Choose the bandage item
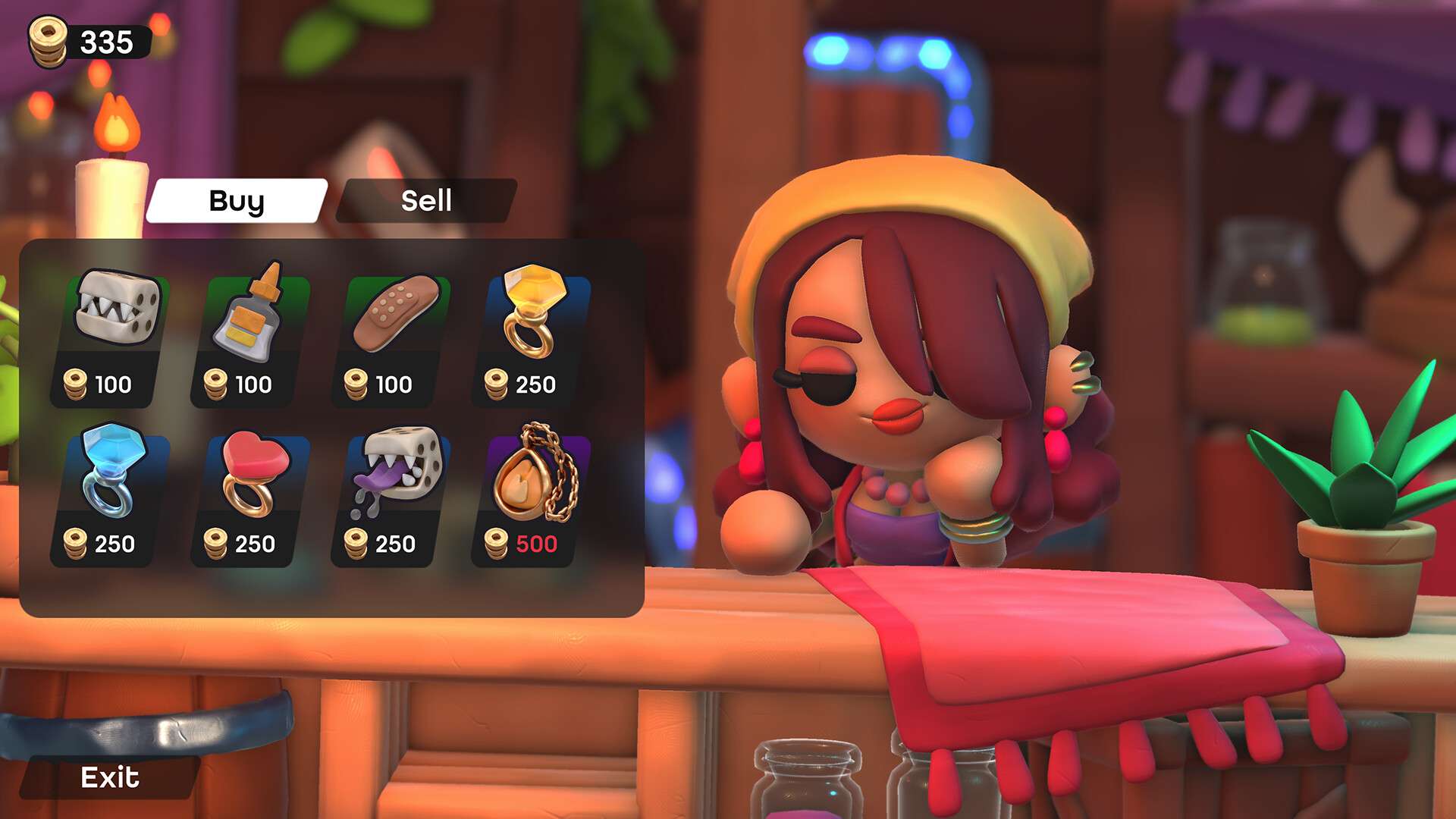This screenshot has height=819, width=1456. click(x=392, y=337)
